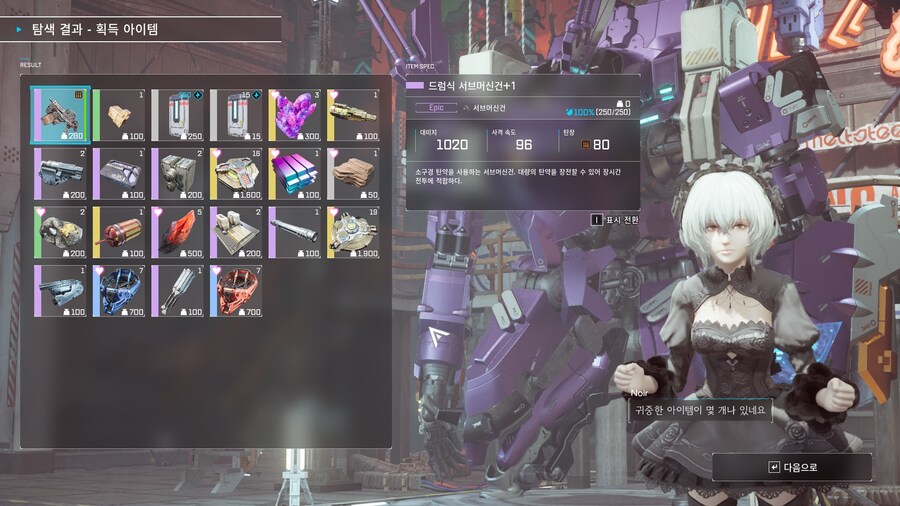Select the golden shell ammunition item
The width and height of the screenshot is (900, 506).
[x=354, y=115]
